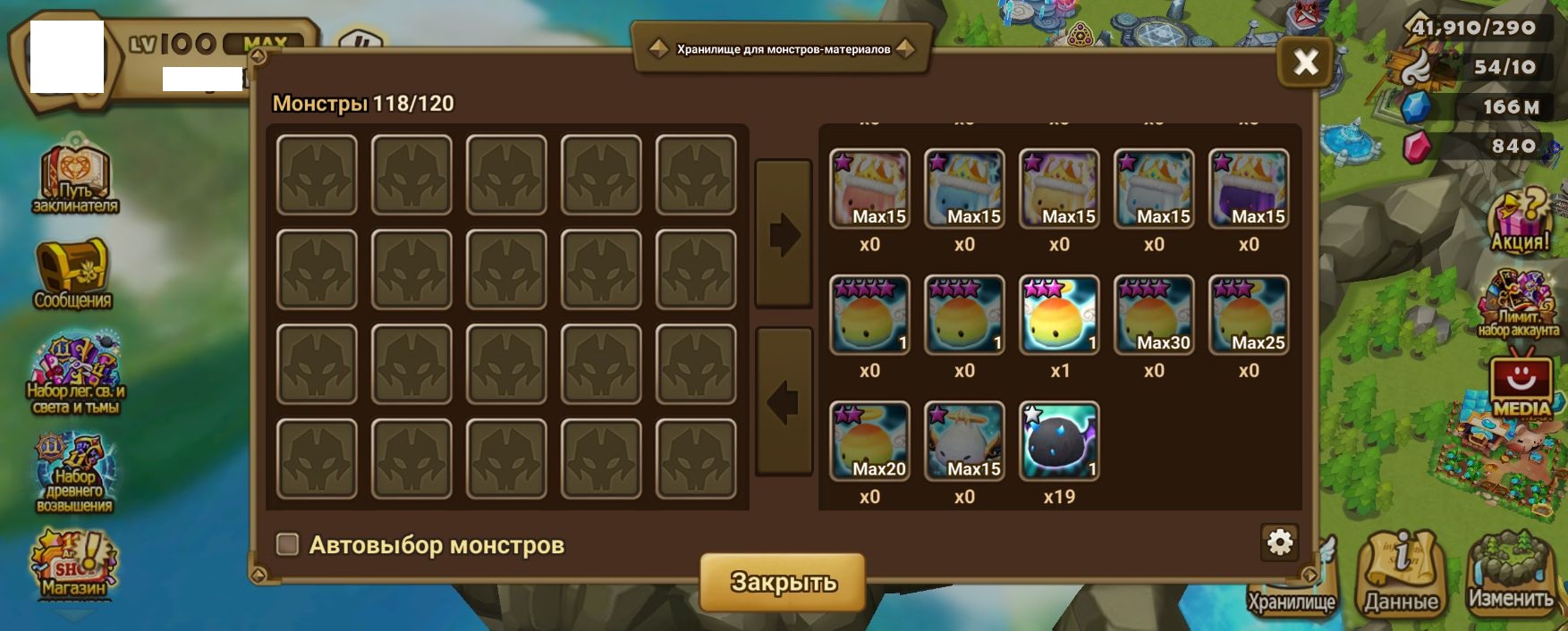Viewport: 1568px width, 631px height.
Task: Select the purple king angelmon slot
Action: click(x=1249, y=189)
